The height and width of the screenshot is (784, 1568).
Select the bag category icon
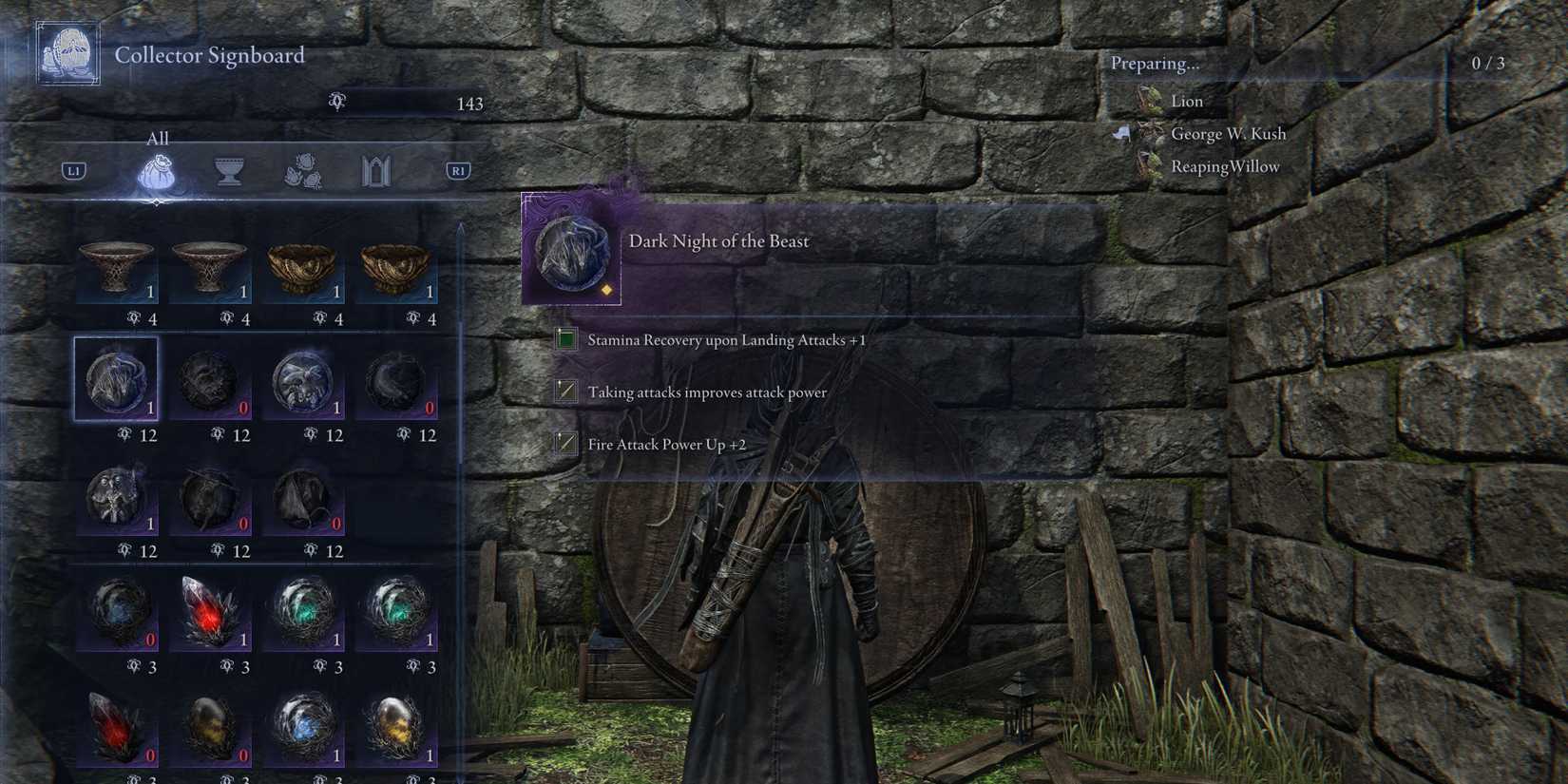pyautogui.click(x=158, y=171)
